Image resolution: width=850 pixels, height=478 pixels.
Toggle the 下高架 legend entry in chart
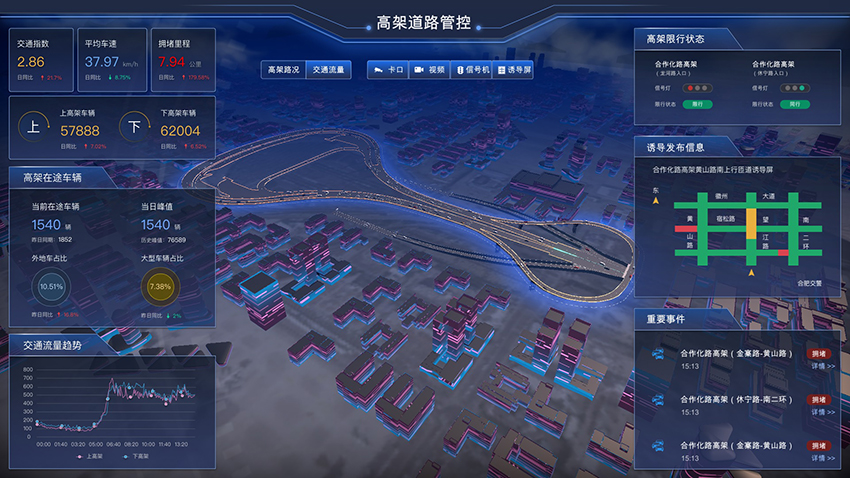point(140,455)
